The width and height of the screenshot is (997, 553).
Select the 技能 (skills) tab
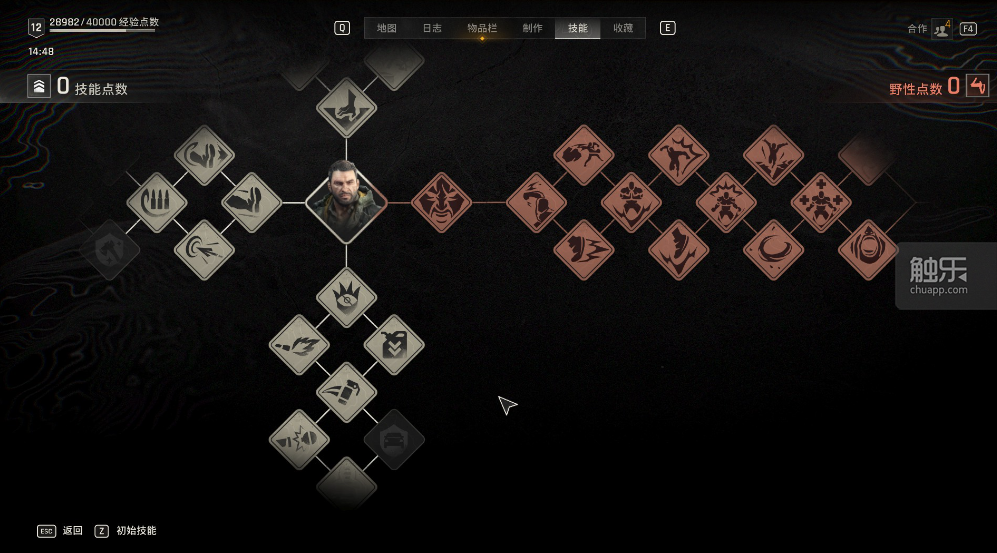pyautogui.click(x=578, y=28)
